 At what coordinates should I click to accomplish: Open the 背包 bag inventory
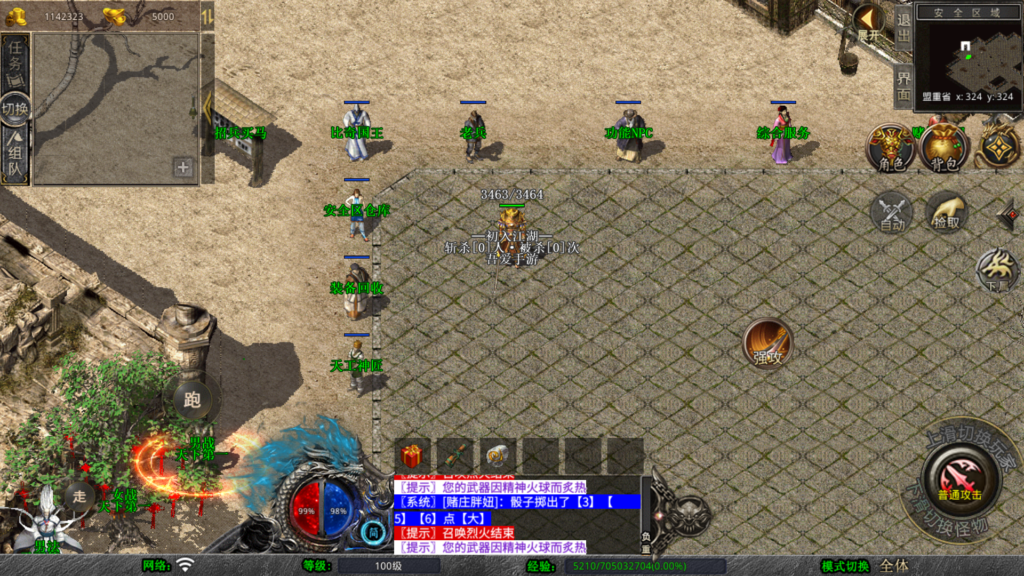[944, 148]
